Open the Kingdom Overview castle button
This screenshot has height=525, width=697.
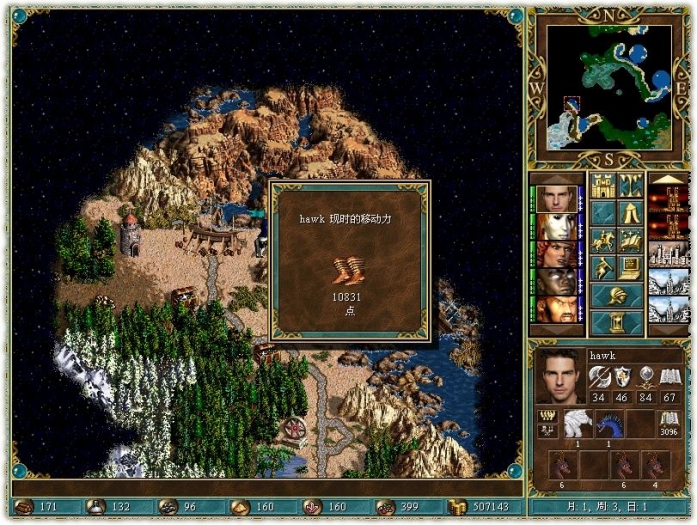tap(602, 186)
